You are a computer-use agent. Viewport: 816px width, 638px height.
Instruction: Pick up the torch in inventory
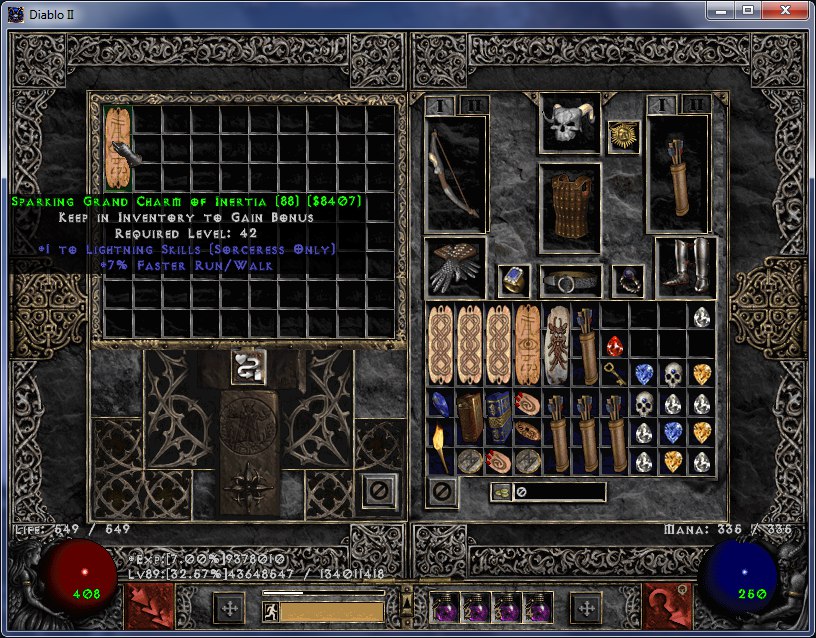440,447
